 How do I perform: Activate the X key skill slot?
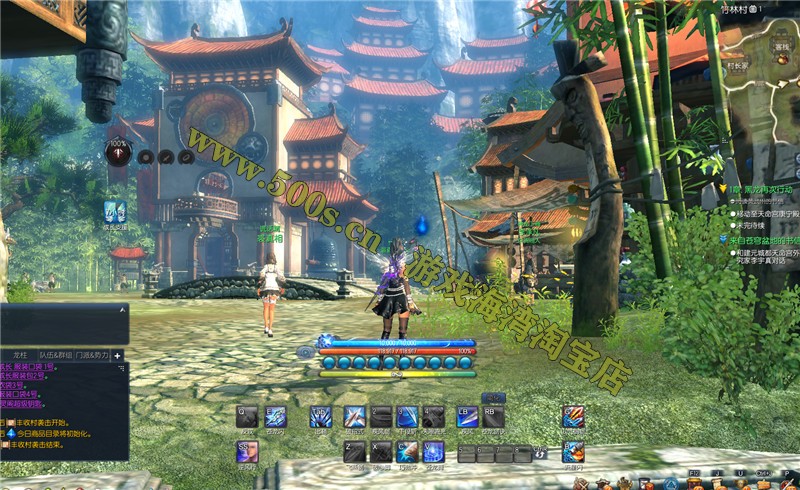point(381,451)
